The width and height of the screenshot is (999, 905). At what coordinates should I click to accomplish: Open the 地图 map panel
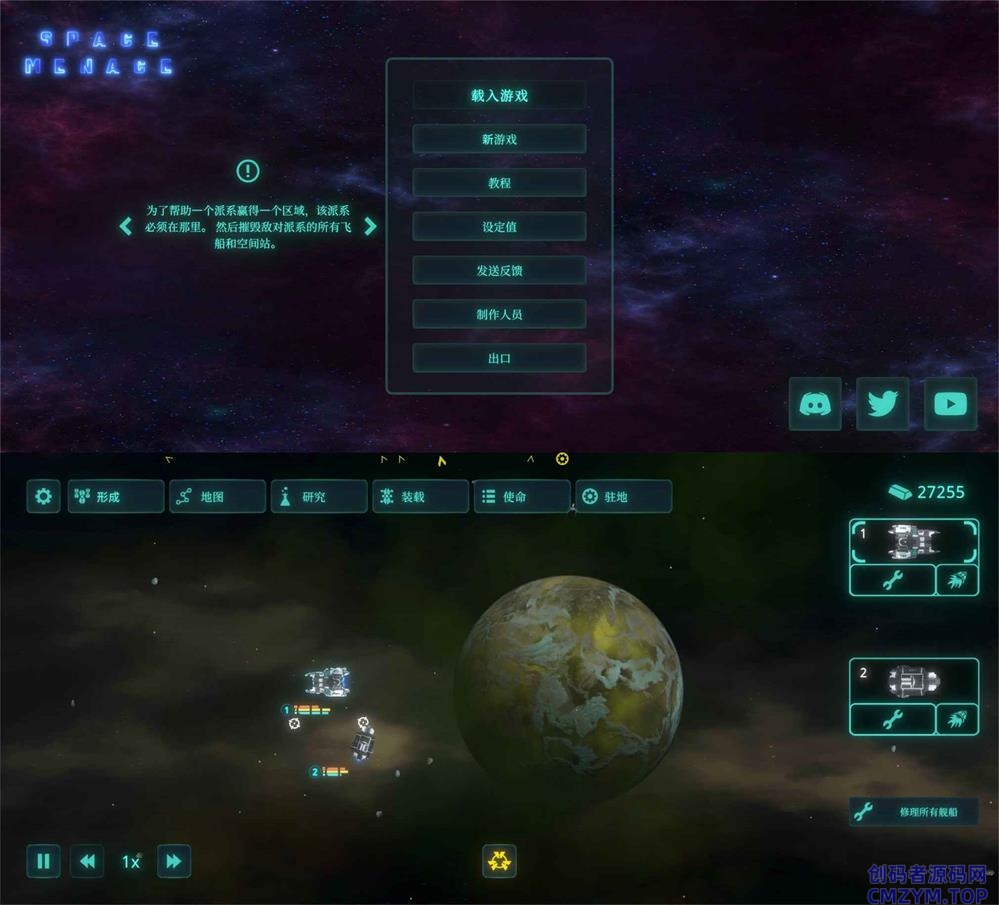coord(218,496)
